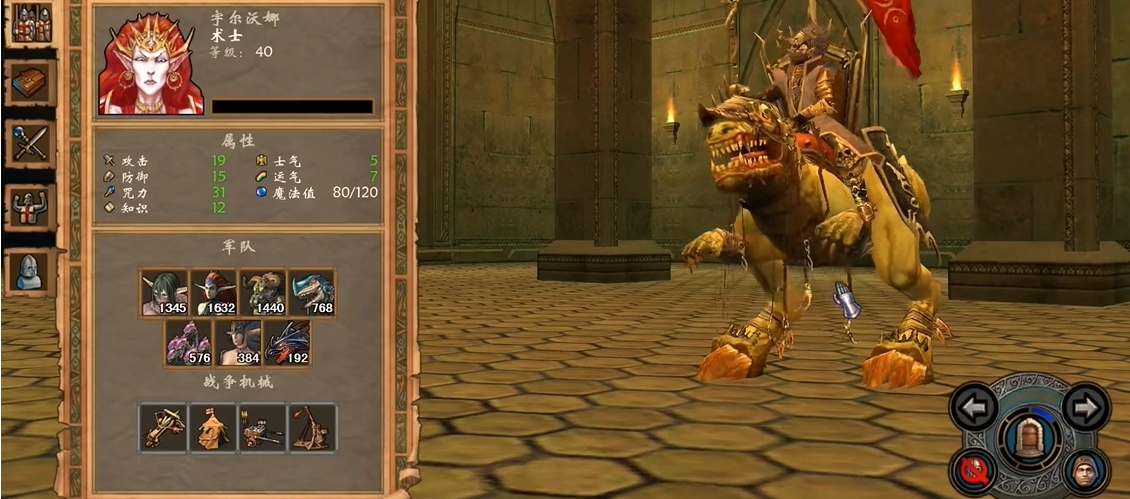Choose the catapult war machine
The height and width of the screenshot is (499, 1130).
(x=312, y=428)
